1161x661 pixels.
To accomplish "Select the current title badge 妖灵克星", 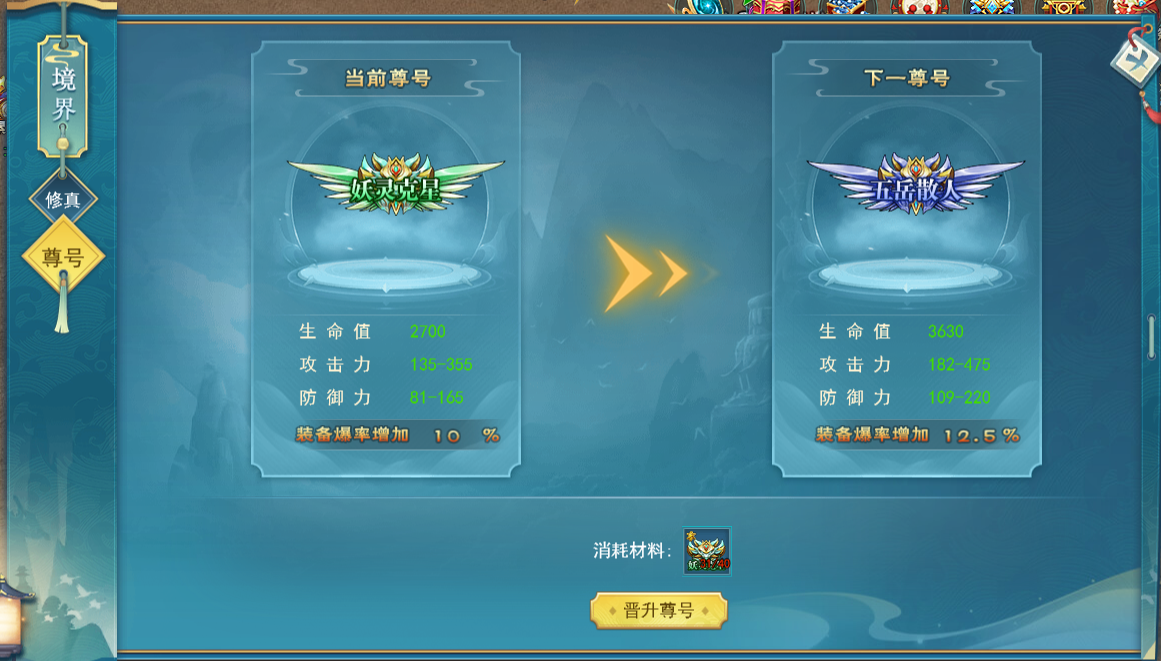I will point(395,185).
